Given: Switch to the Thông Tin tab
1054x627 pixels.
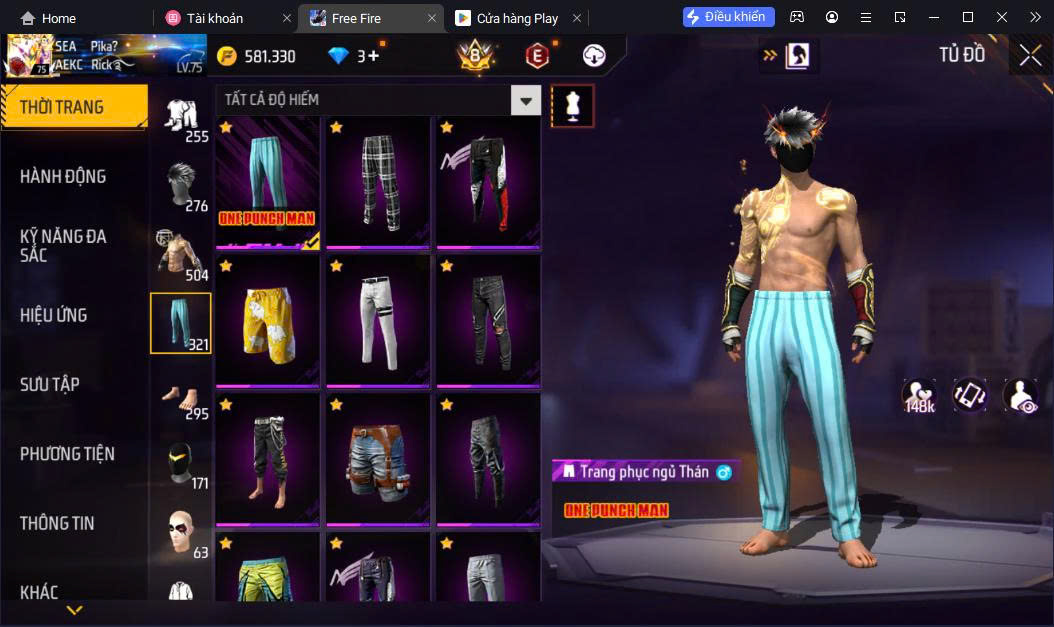Looking at the screenshot, I should 57,523.
